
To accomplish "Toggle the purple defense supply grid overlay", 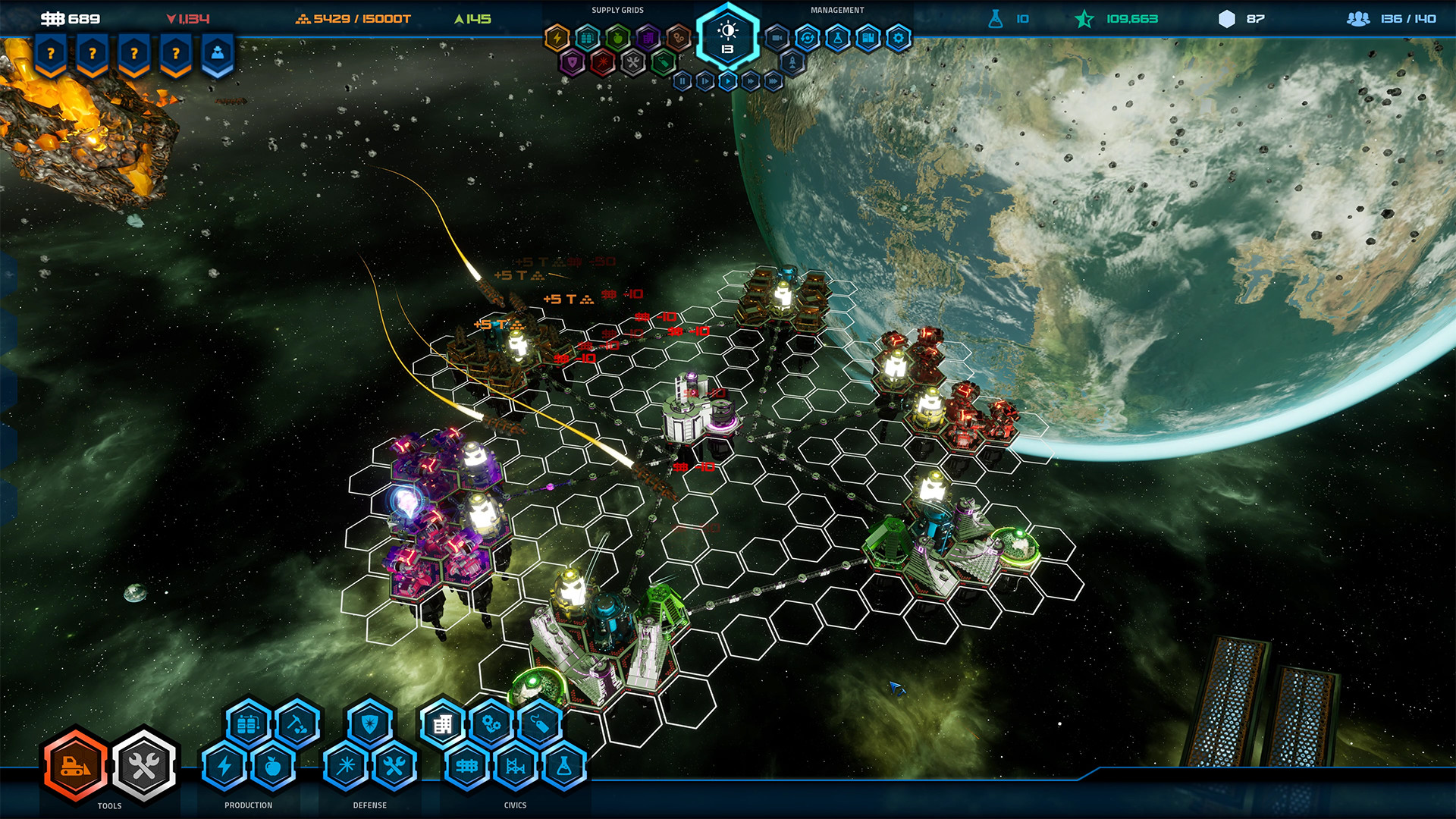I will tap(574, 61).
